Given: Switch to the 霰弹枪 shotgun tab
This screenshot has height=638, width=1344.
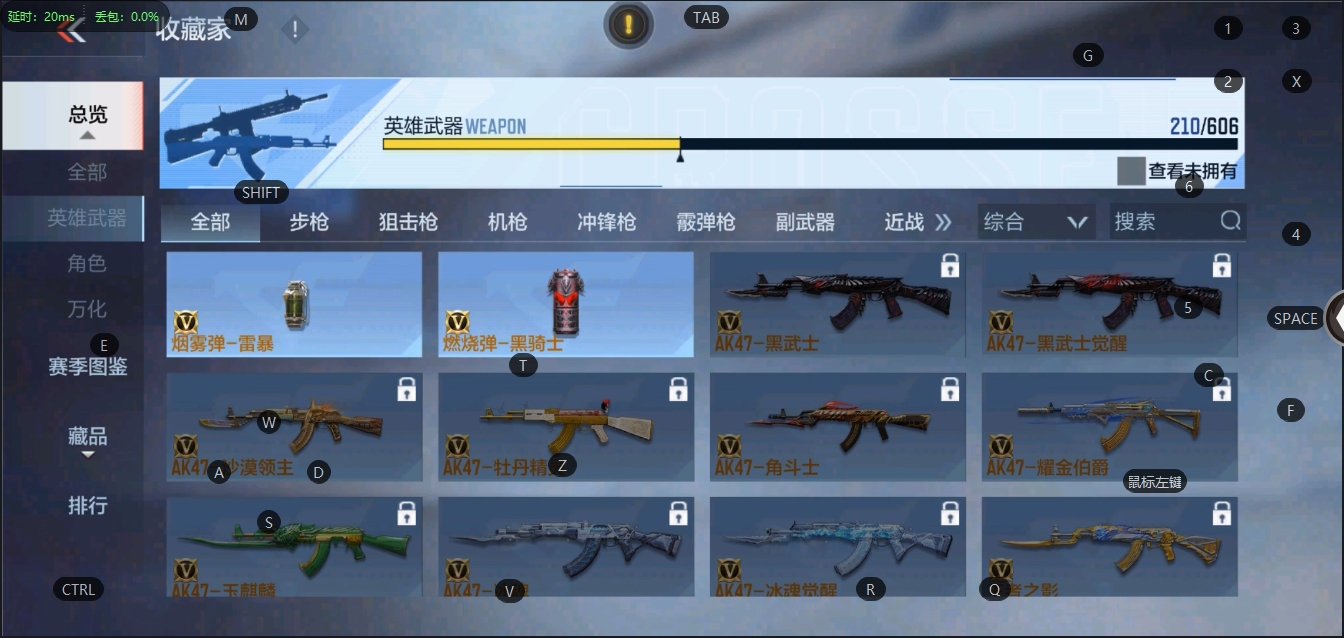Looking at the screenshot, I should 705,222.
